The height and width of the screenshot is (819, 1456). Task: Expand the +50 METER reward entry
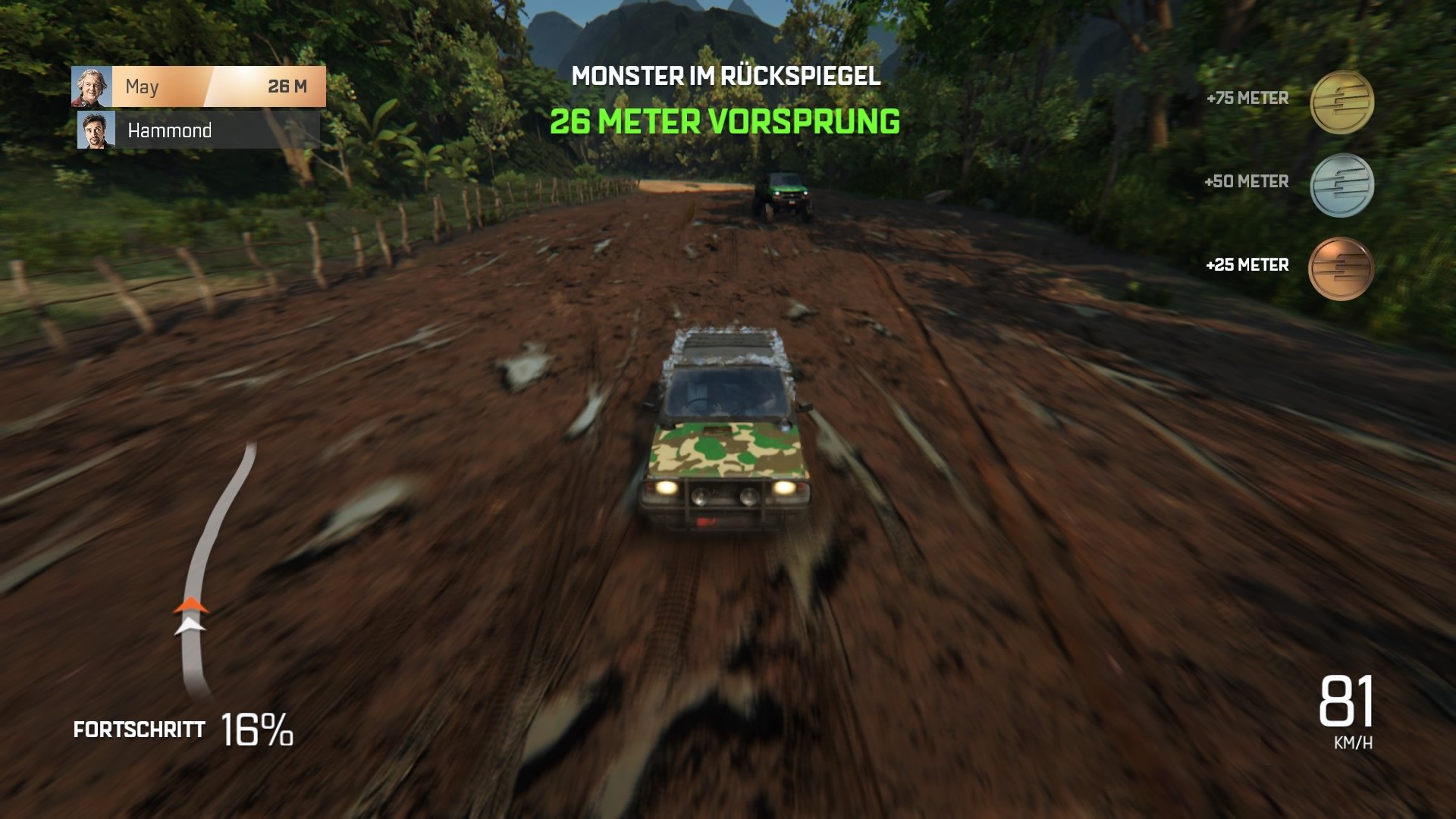click(x=1247, y=182)
